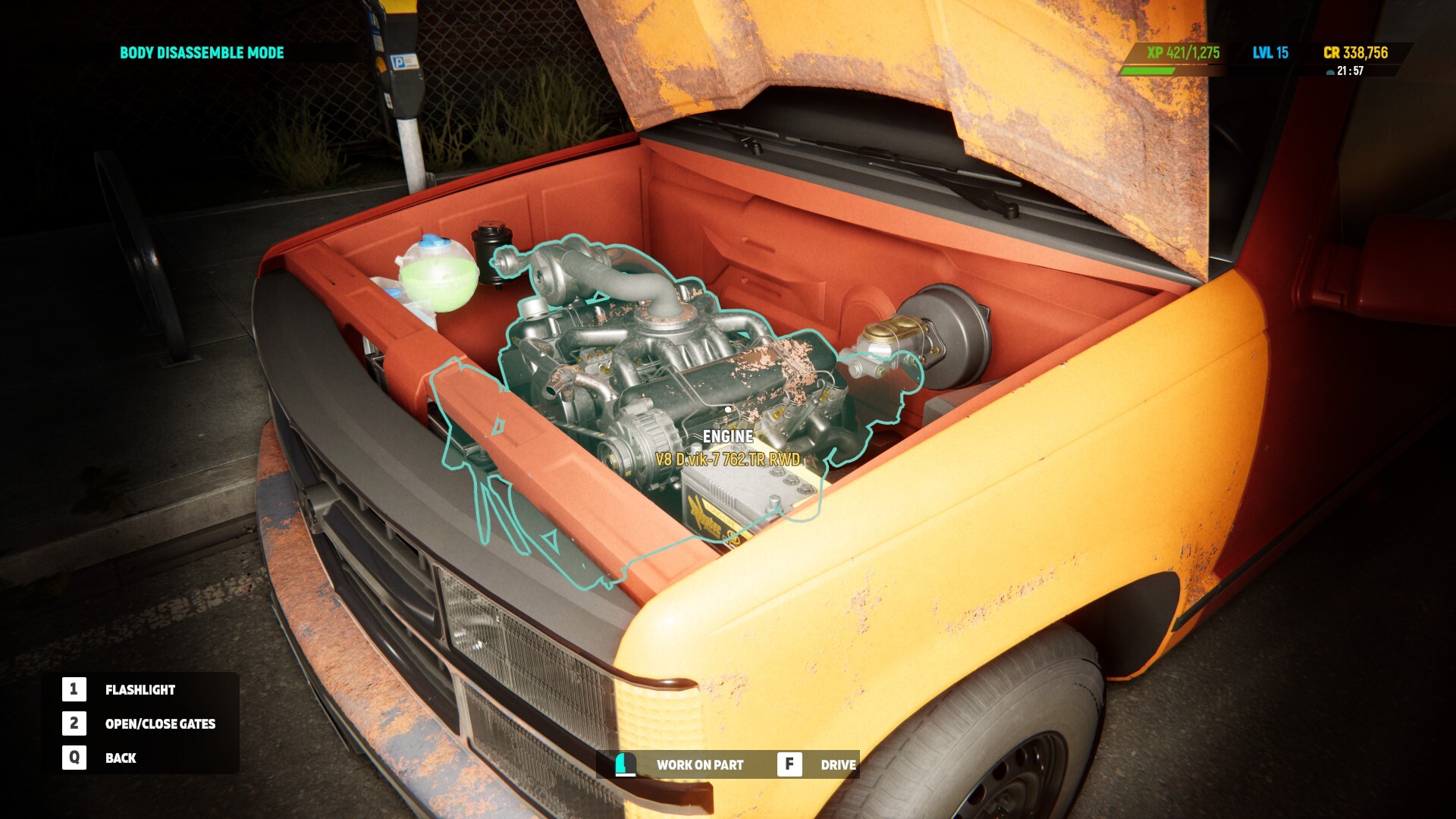
Task: Click the 1 key icon for Flashlight
Action: tap(73, 689)
